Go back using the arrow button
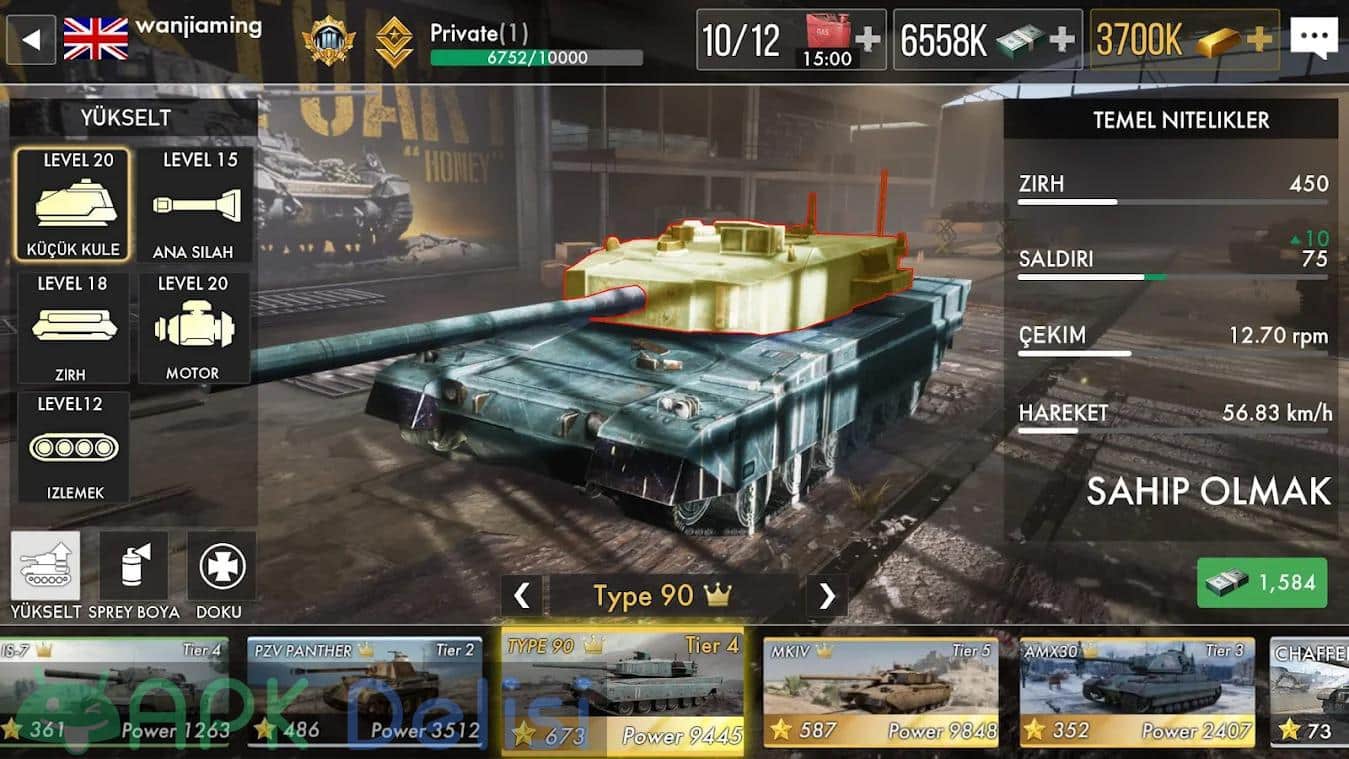1349x759 pixels. click(x=31, y=40)
